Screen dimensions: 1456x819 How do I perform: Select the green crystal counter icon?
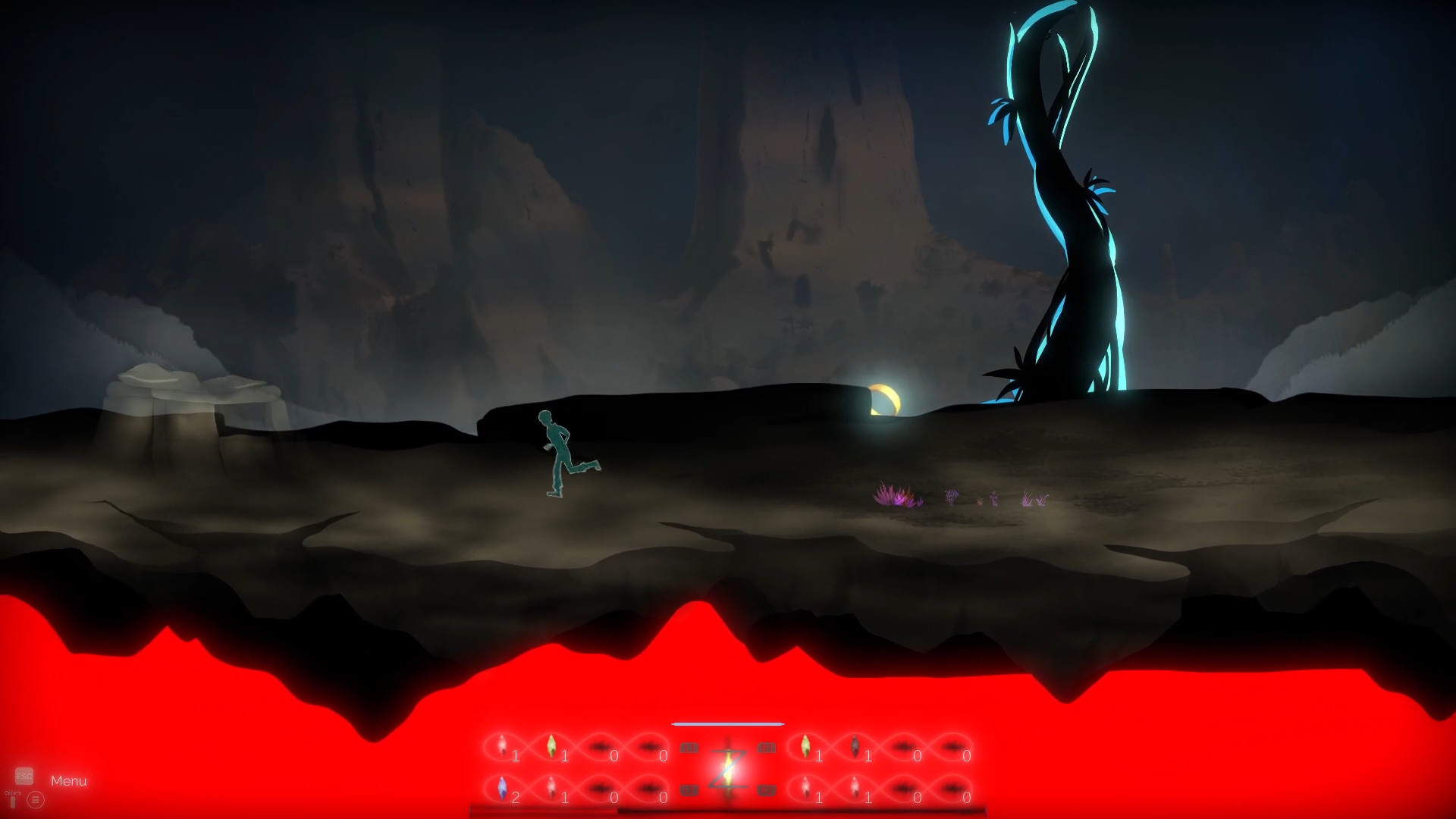pos(551,745)
